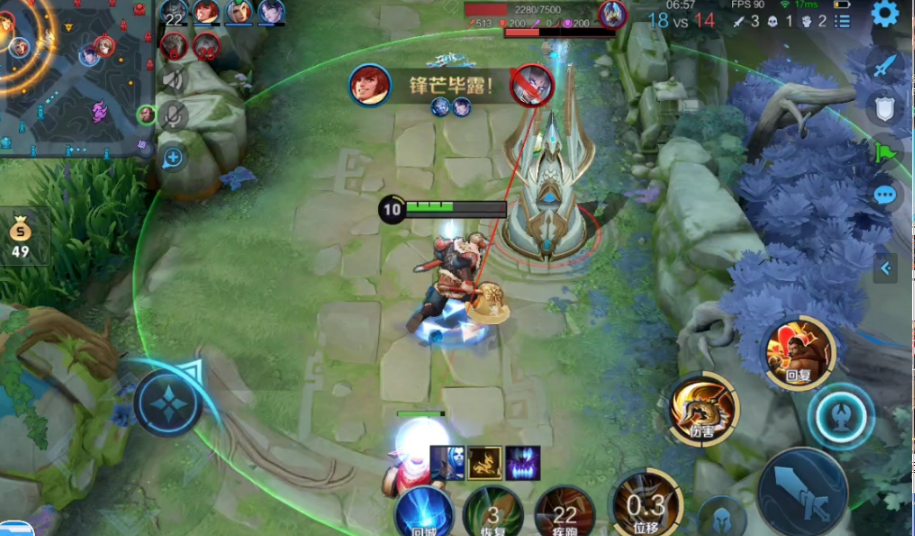The image size is (915, 536).
Task: Send the shield defend signal
Action: 884,109
